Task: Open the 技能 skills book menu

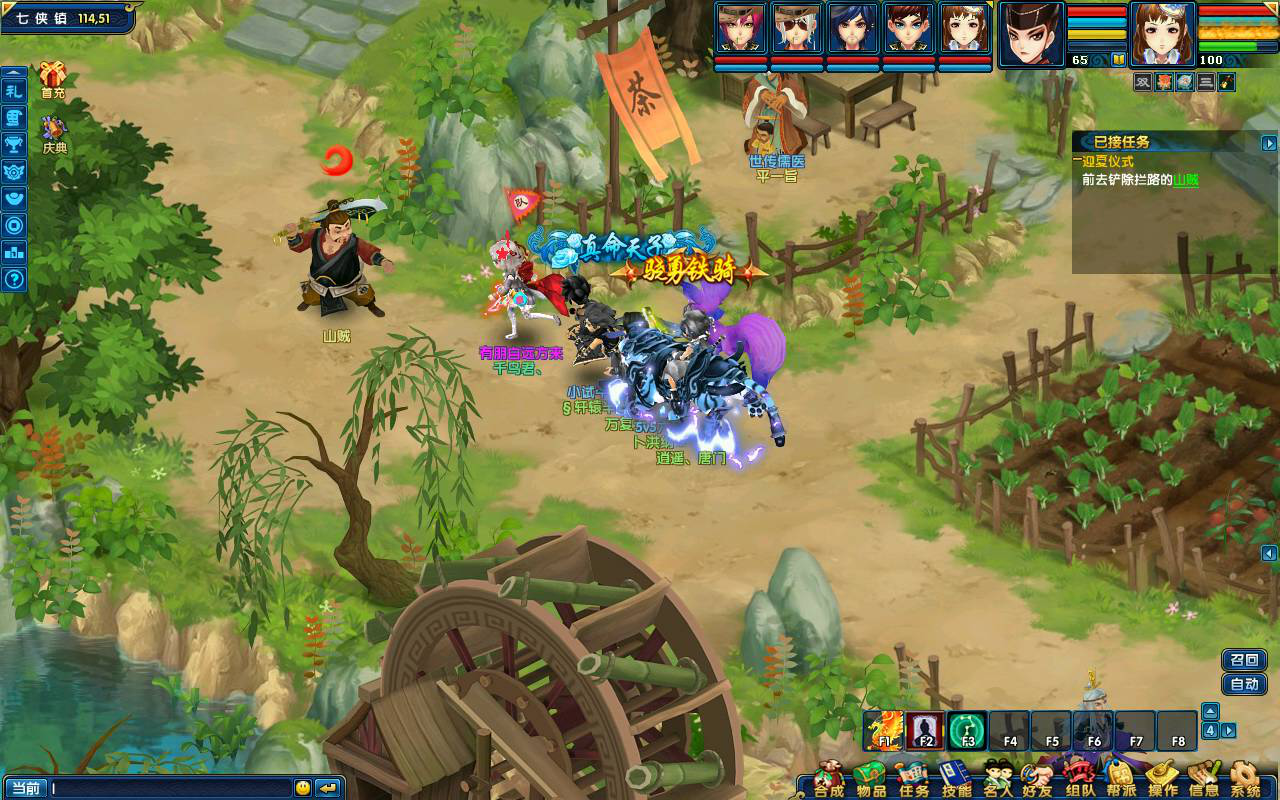Action: pos(956,778)
